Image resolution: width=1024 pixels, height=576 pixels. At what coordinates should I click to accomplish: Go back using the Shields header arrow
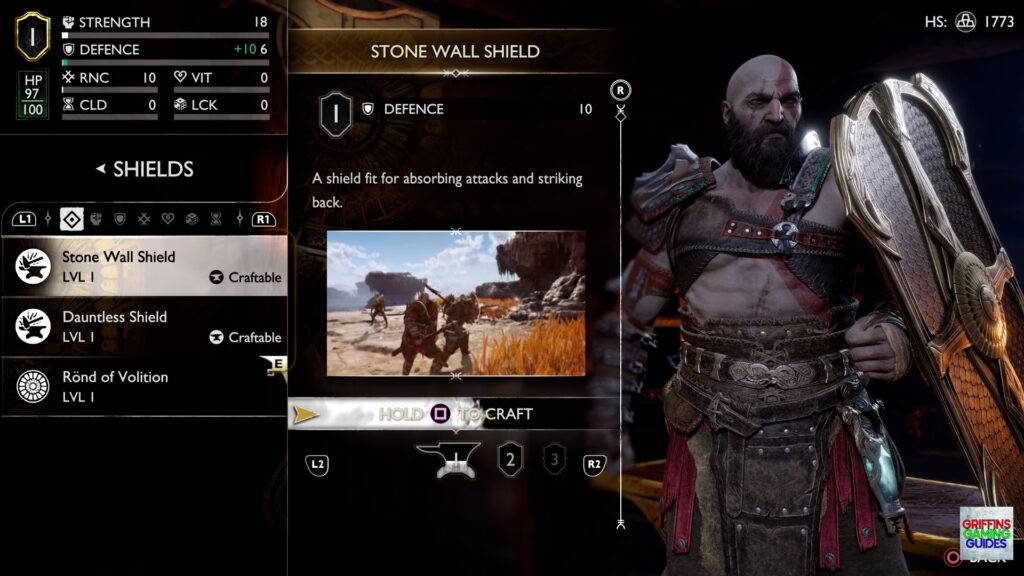[101, 169]
